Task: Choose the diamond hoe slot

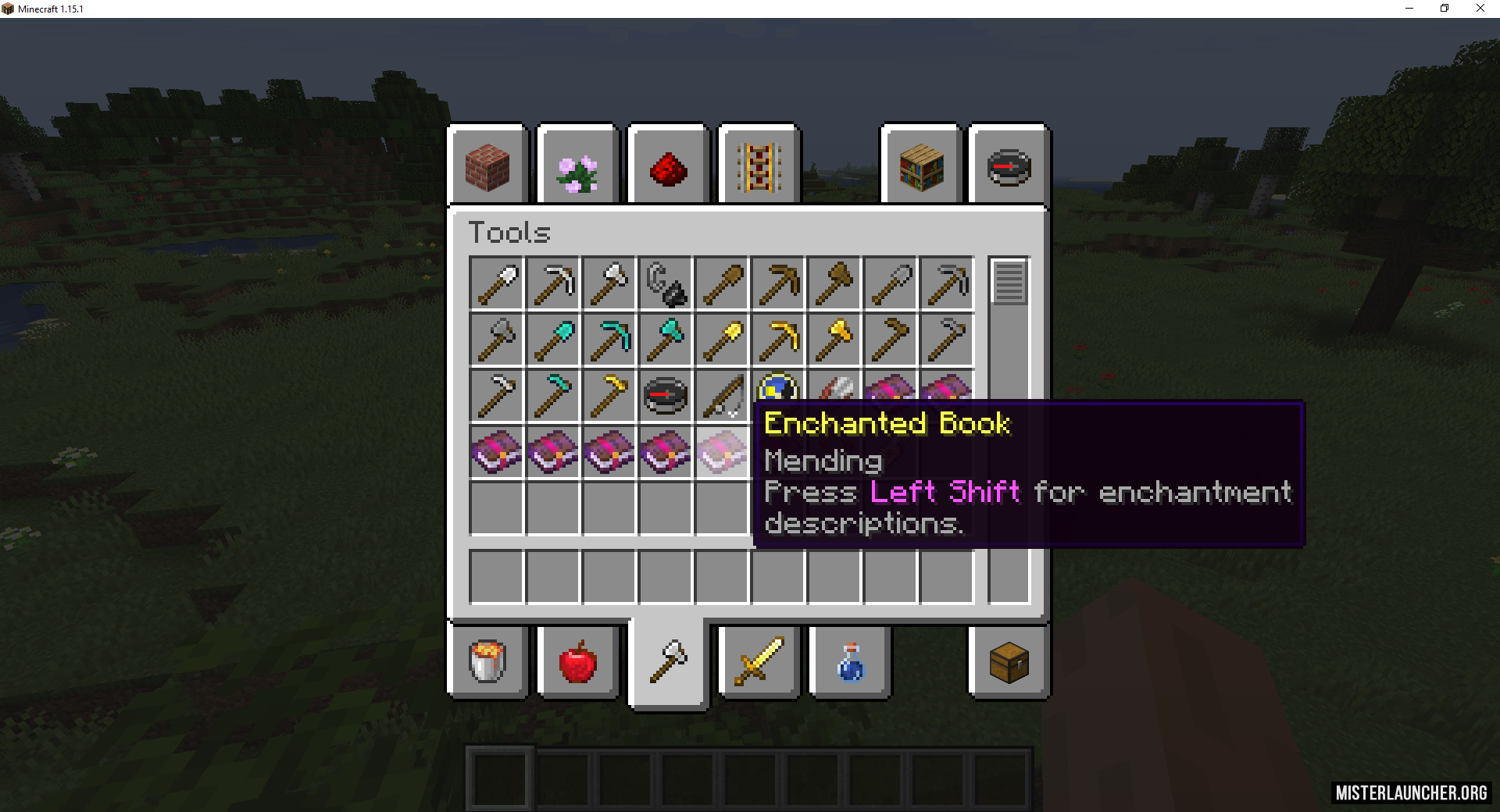Action: coord(553,396)
